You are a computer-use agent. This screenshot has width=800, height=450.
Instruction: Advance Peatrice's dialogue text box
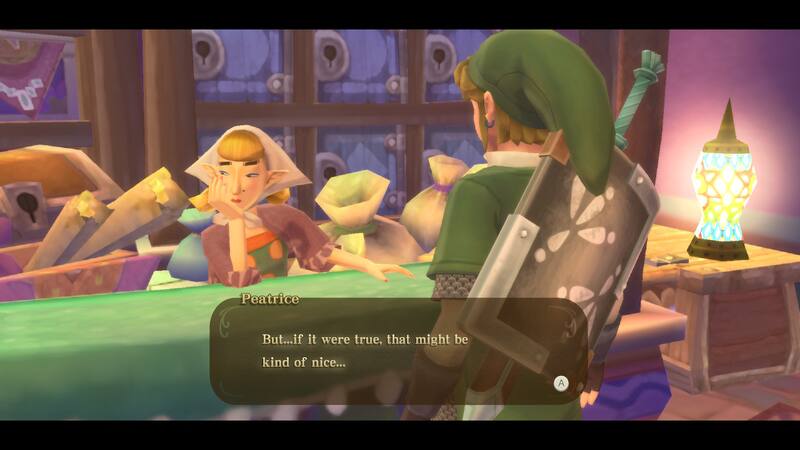561,382
